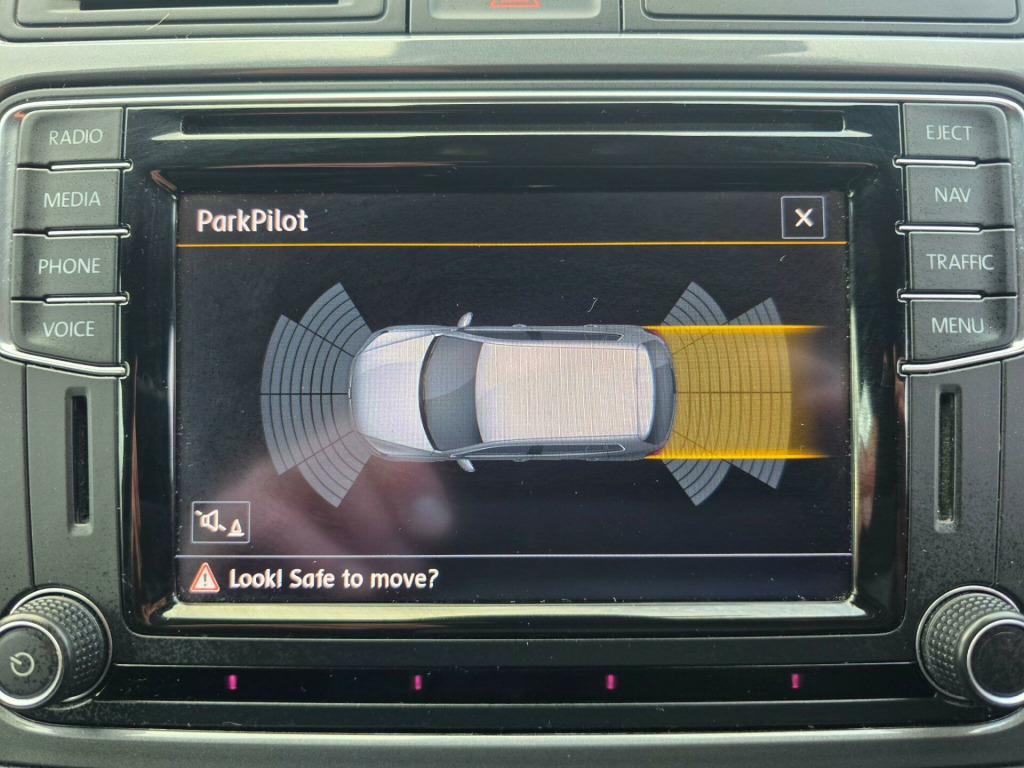The width and height of the screenshot is (1024, 768).
Task: Open NAV navigation
Action: [x=952, y=195]
